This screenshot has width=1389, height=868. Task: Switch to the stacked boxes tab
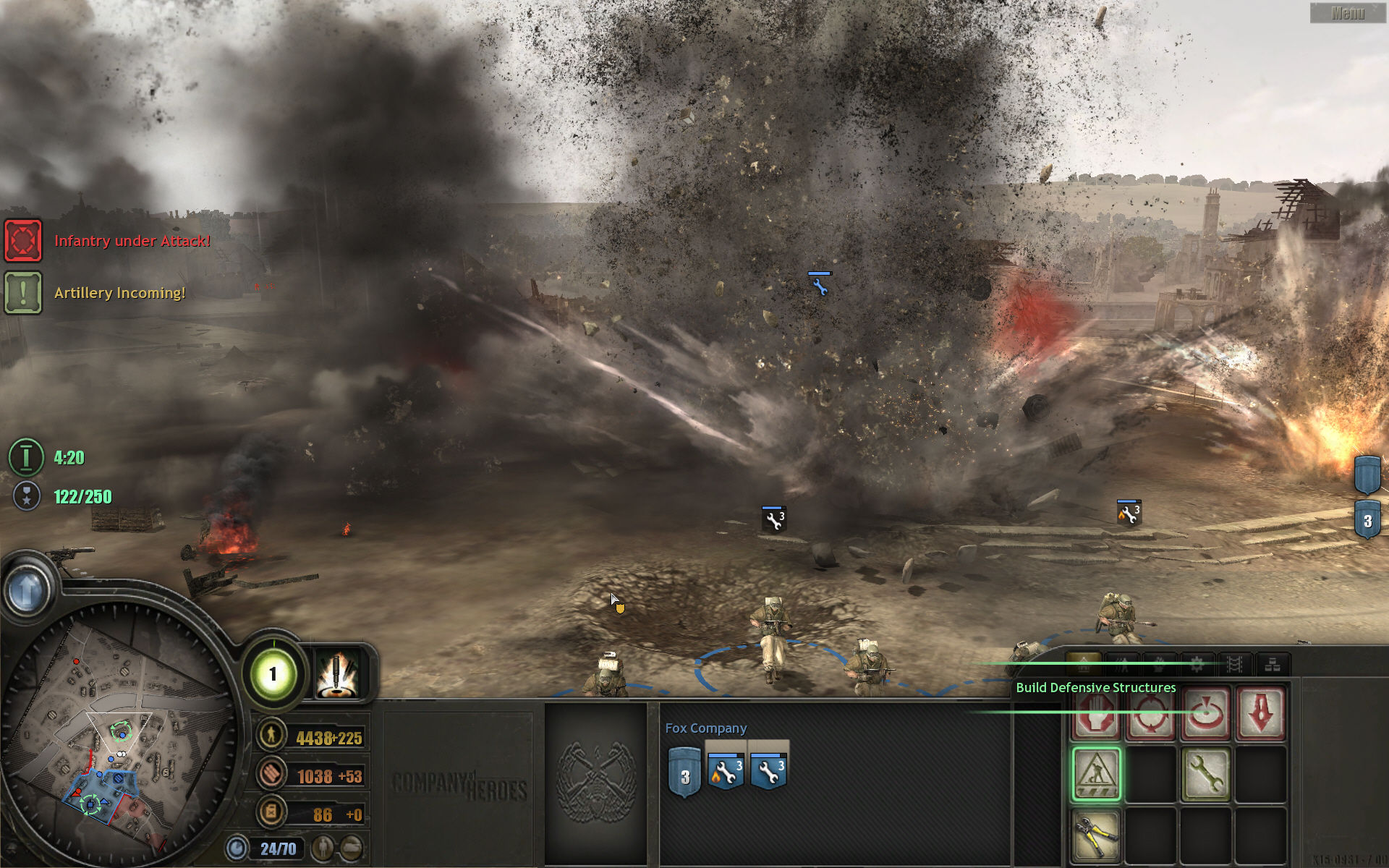point(1273,664)
